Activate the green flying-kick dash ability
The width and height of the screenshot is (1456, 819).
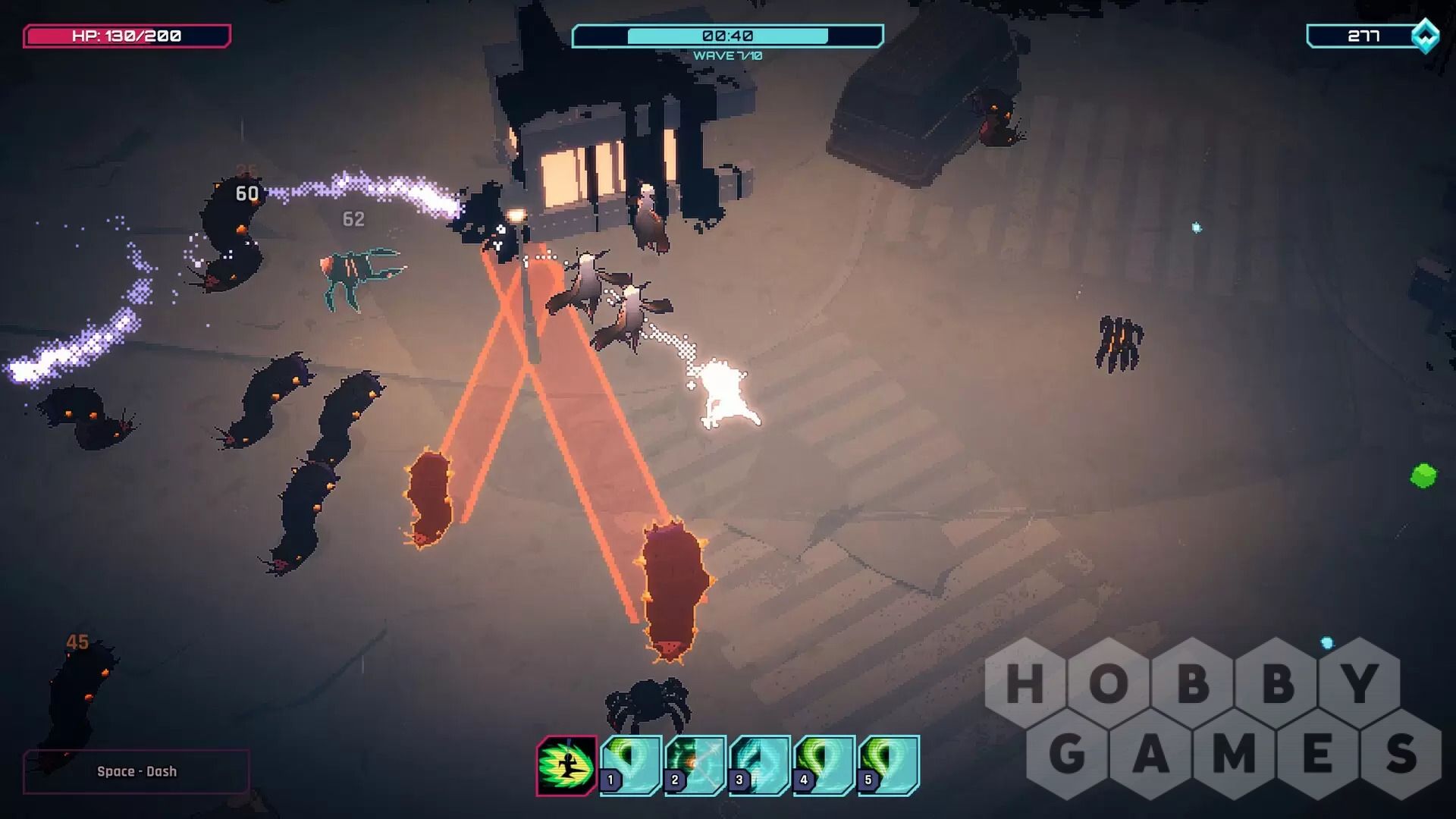tap(566, 765)
